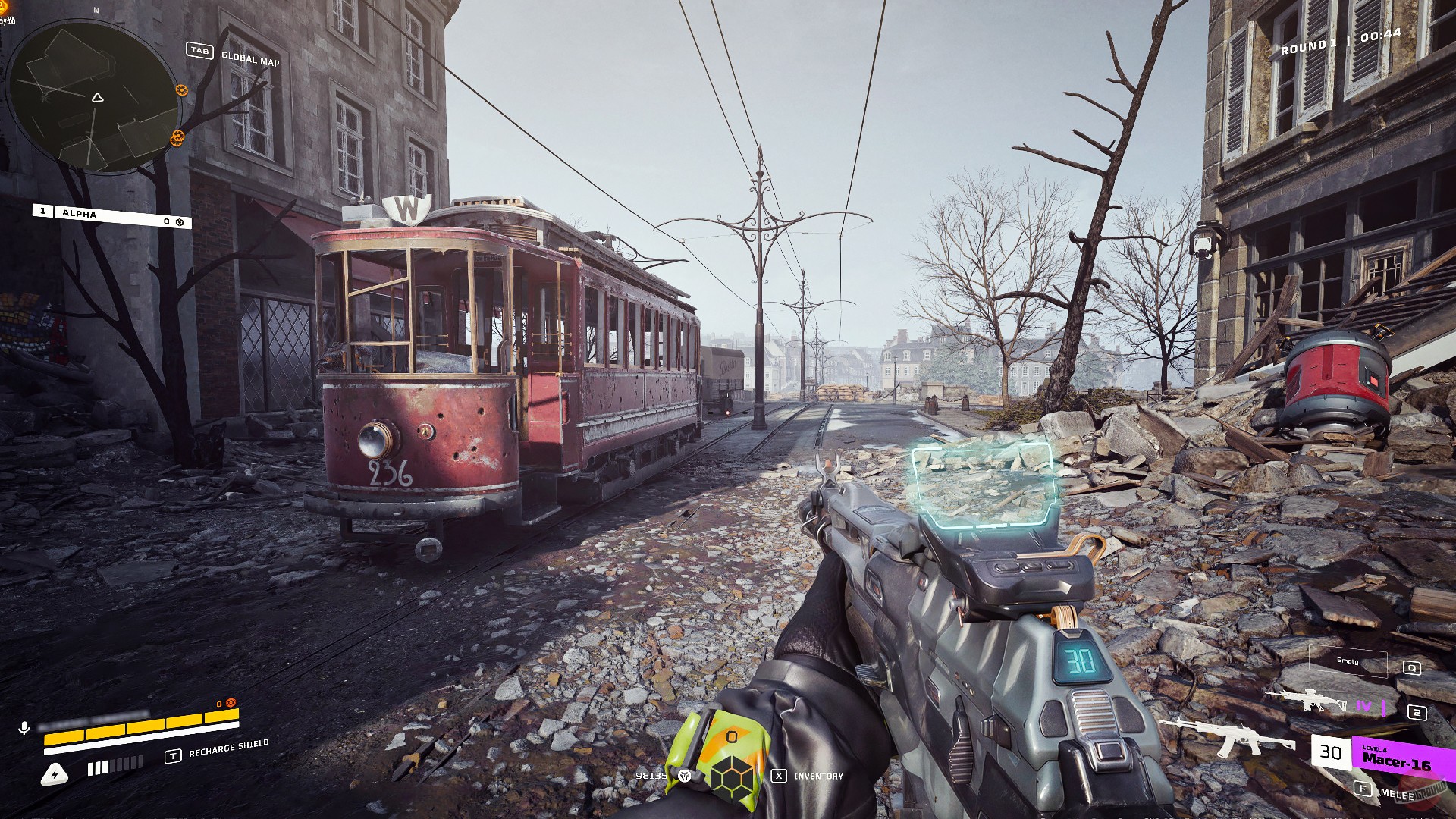This screenshot has height=819, width=1456.
Task: Select the Empty gadget slot
Action: click(1348, 662)
